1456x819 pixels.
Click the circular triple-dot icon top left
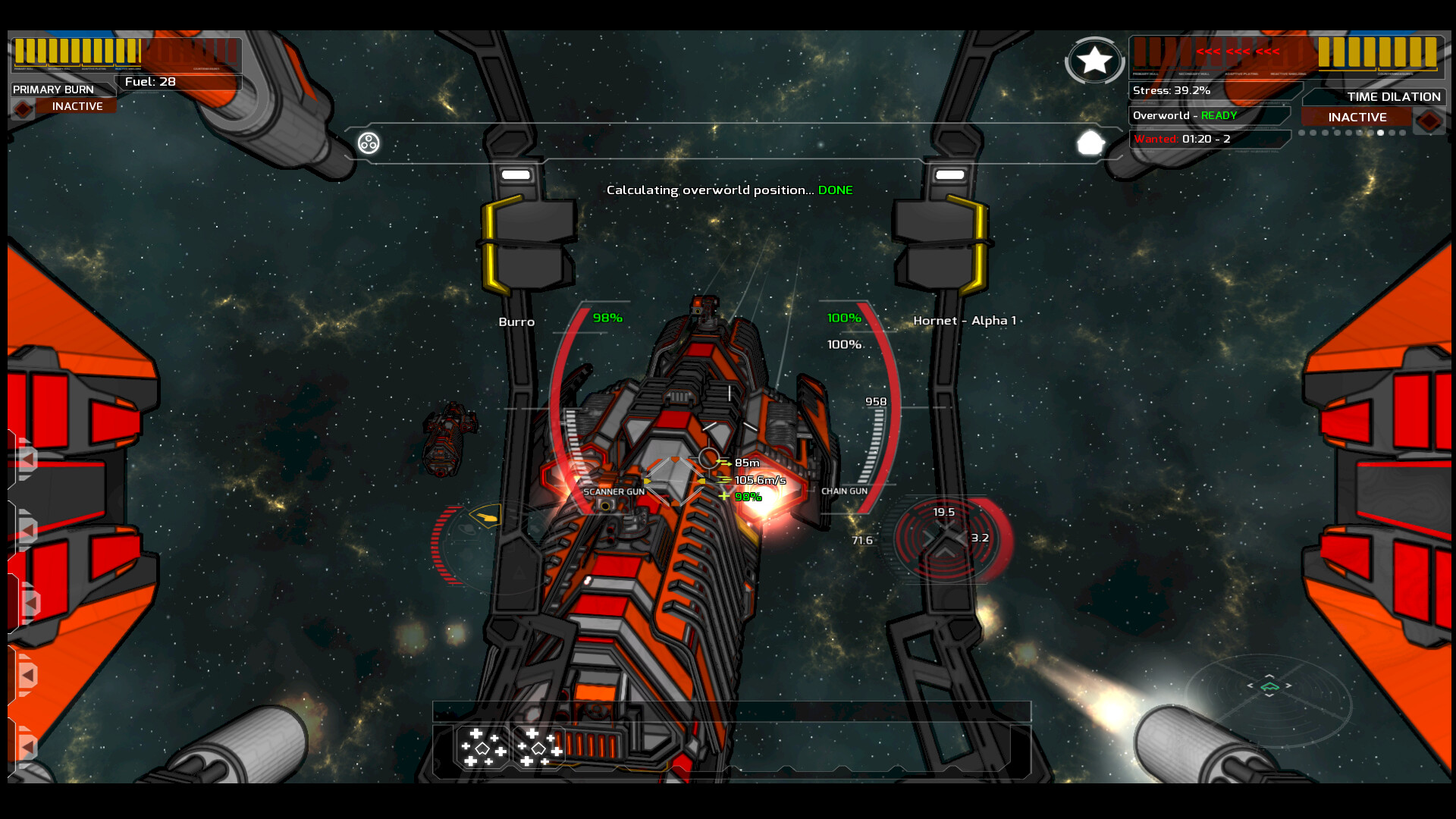[367, 142]
